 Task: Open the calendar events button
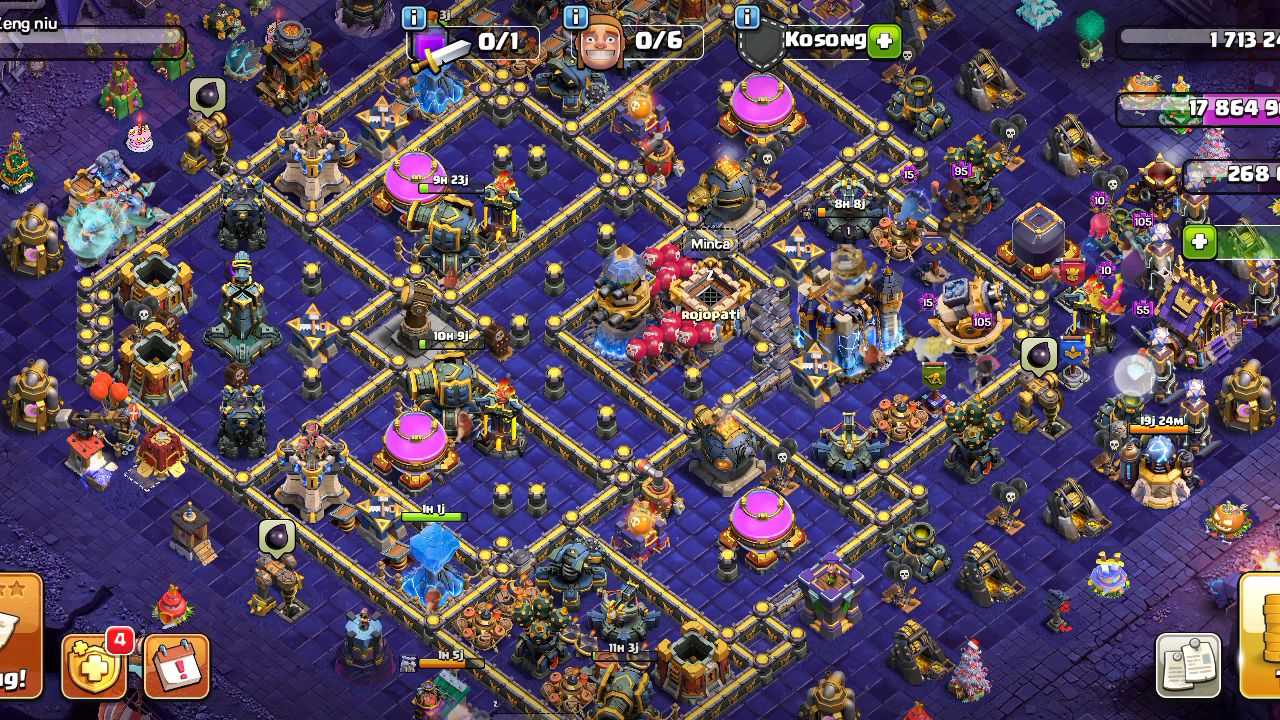[177, 665]
